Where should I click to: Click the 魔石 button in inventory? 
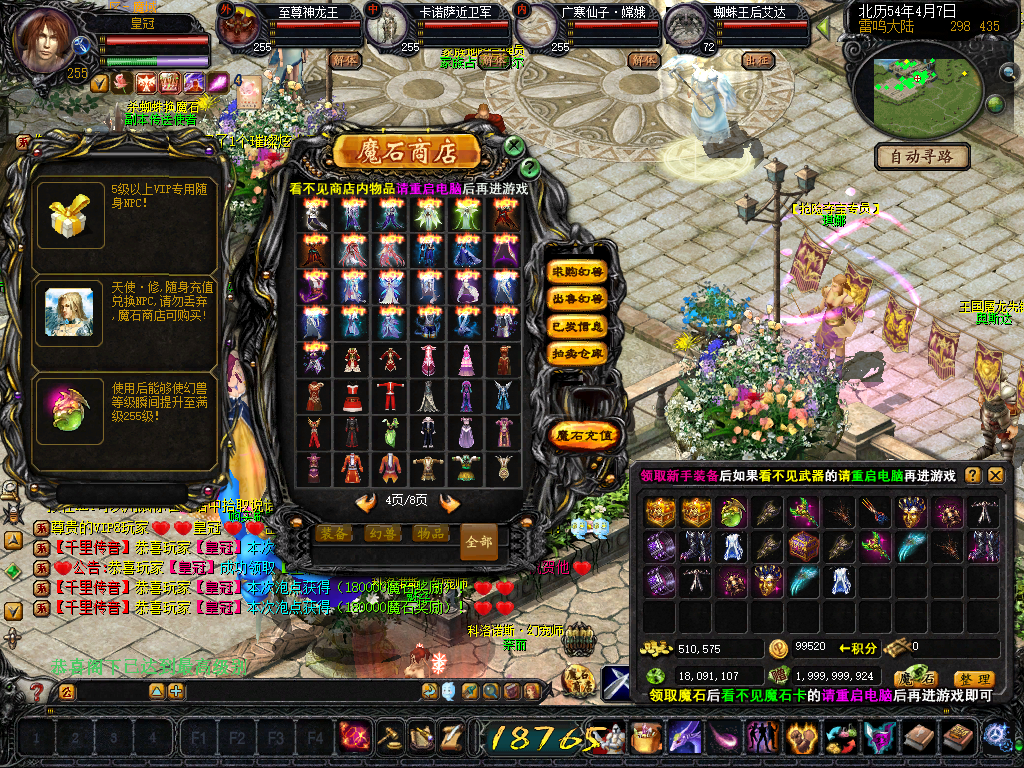(915, 679)
